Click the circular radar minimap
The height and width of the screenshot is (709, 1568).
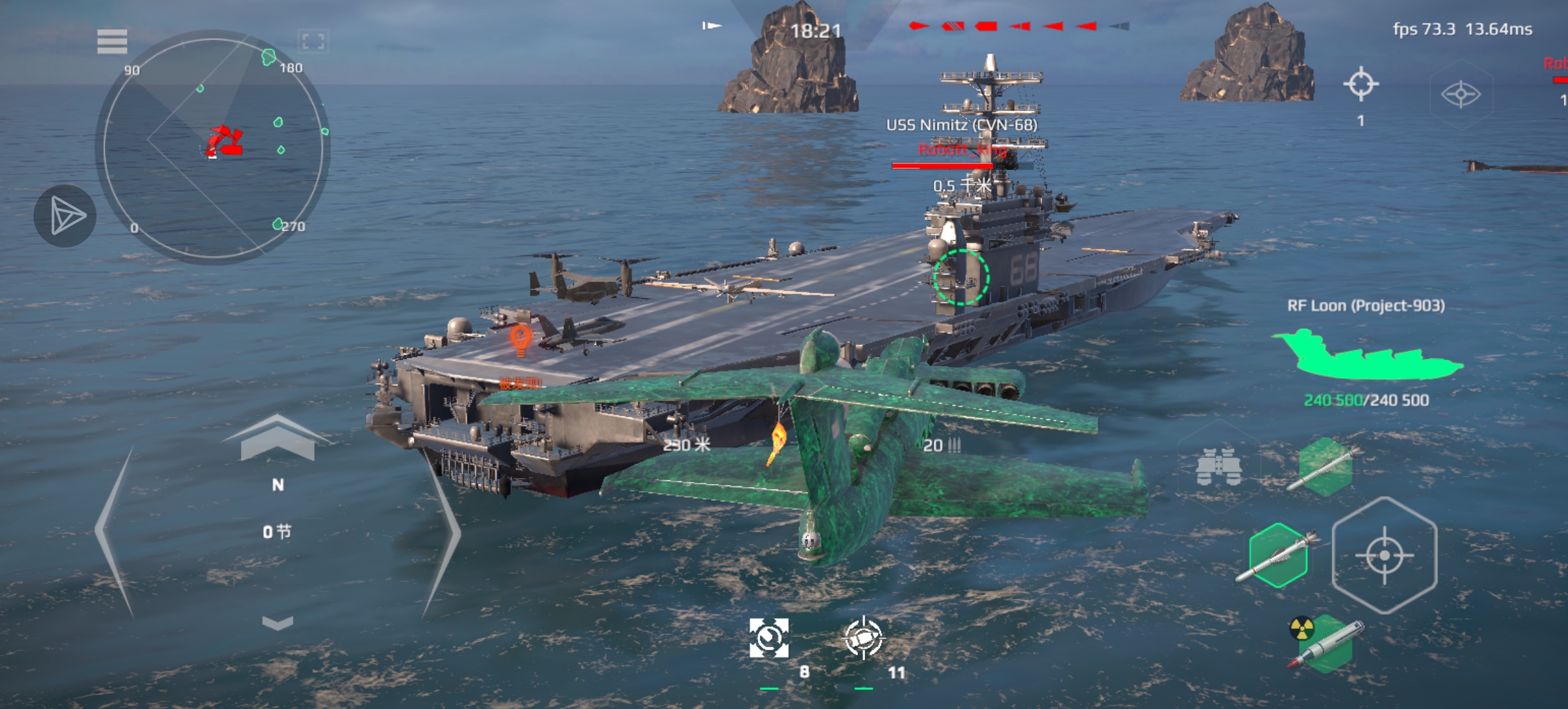(x=212, y=147)
